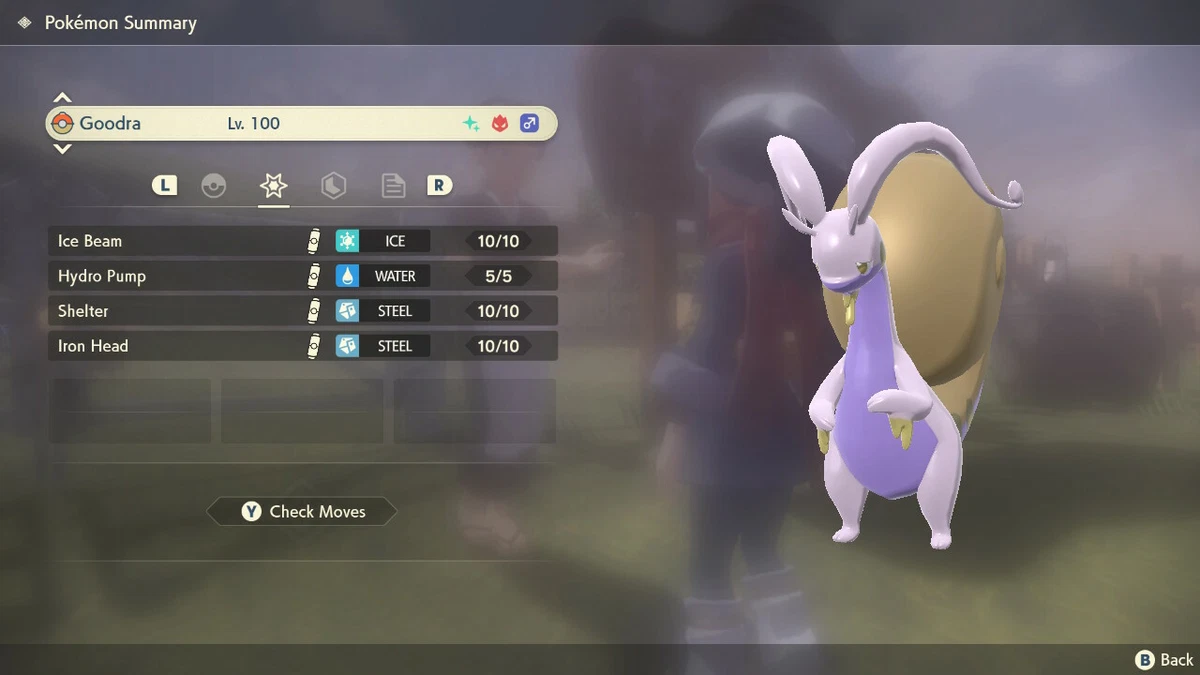Choose the Shelter move row

coord(302,311)
